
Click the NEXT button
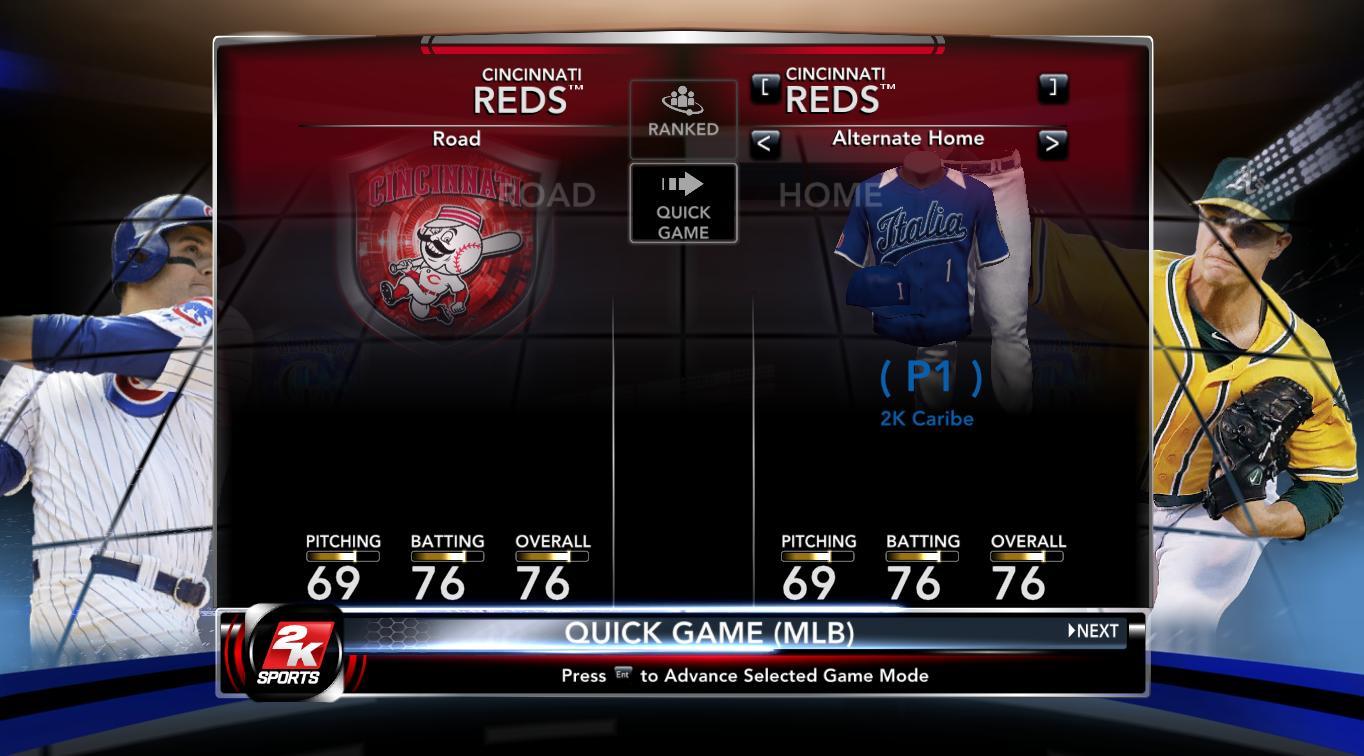(x=1094, y=631)
